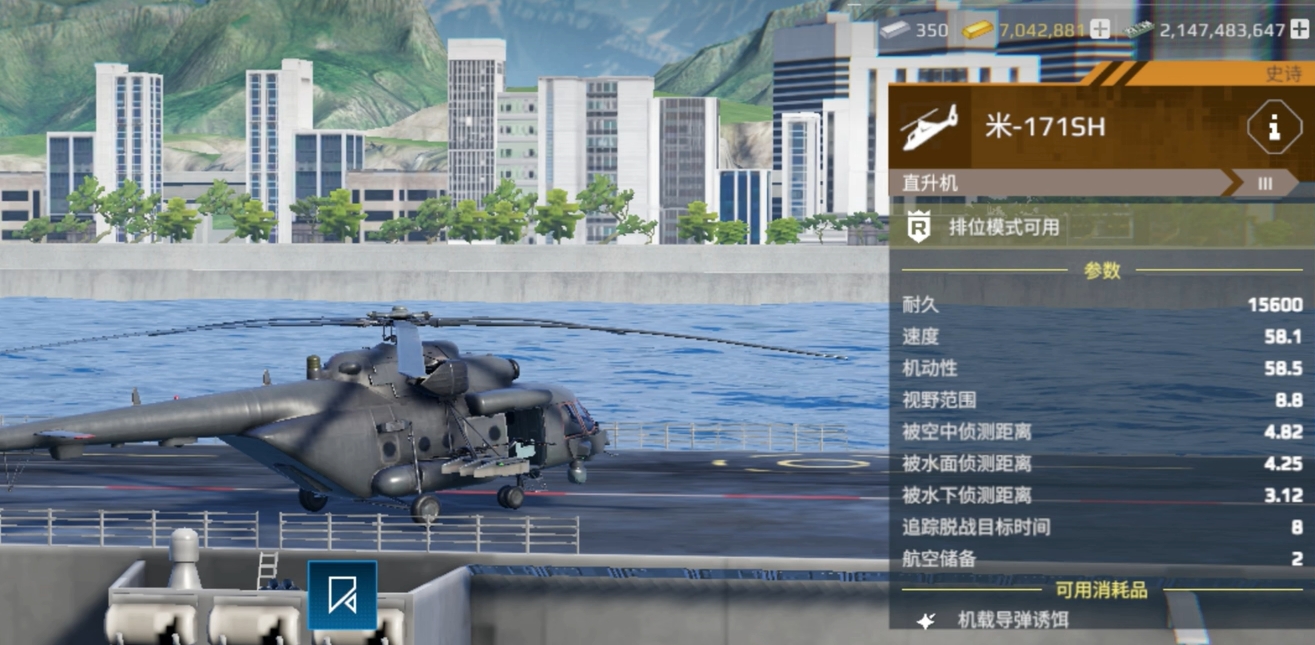The width and height of the screenshot is (1315, 645).
Task: Click the blue flag button on the deck
Action: click(342, 595)
